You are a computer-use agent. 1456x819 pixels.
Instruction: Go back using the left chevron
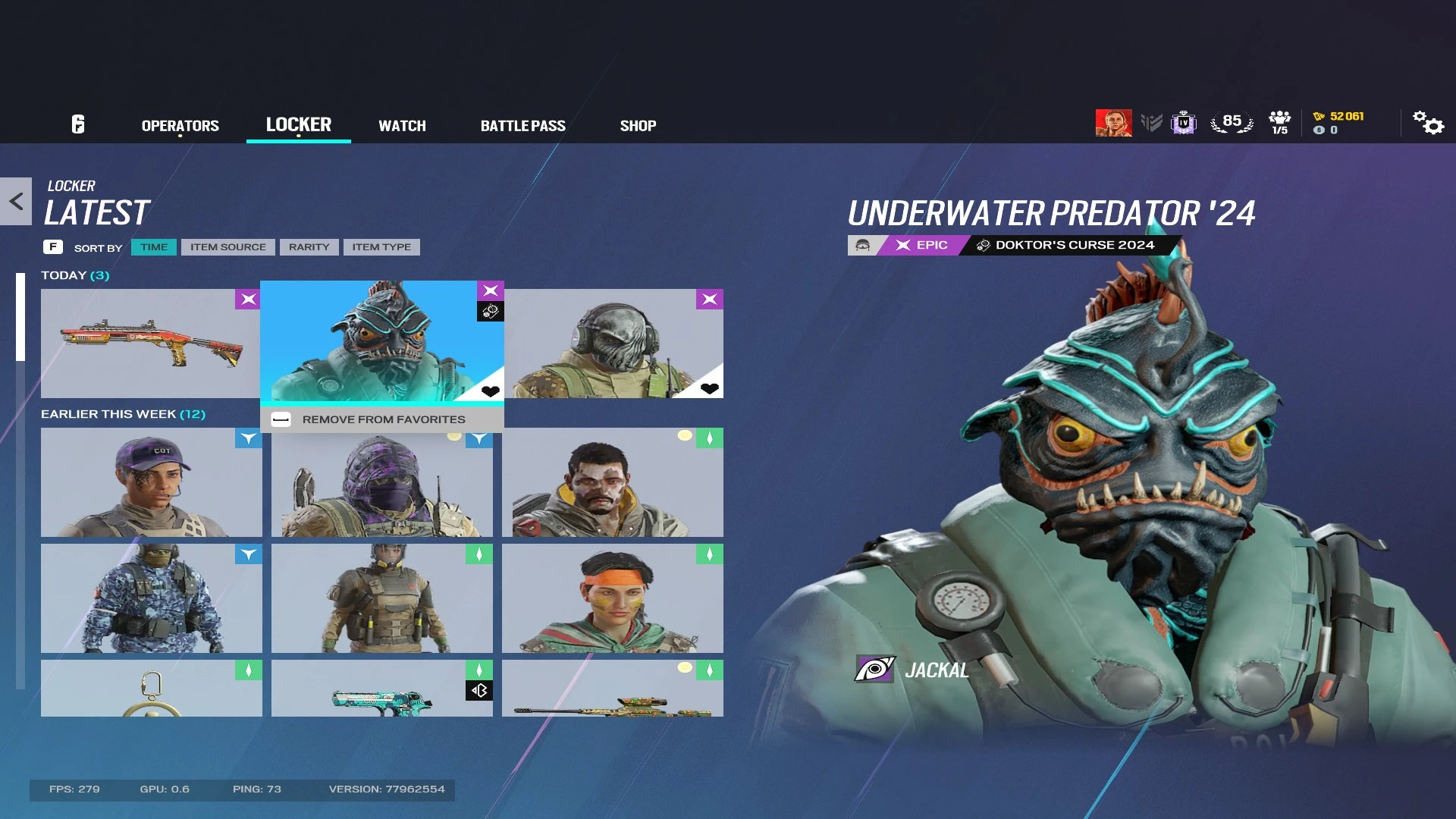[x=15, y=200]
